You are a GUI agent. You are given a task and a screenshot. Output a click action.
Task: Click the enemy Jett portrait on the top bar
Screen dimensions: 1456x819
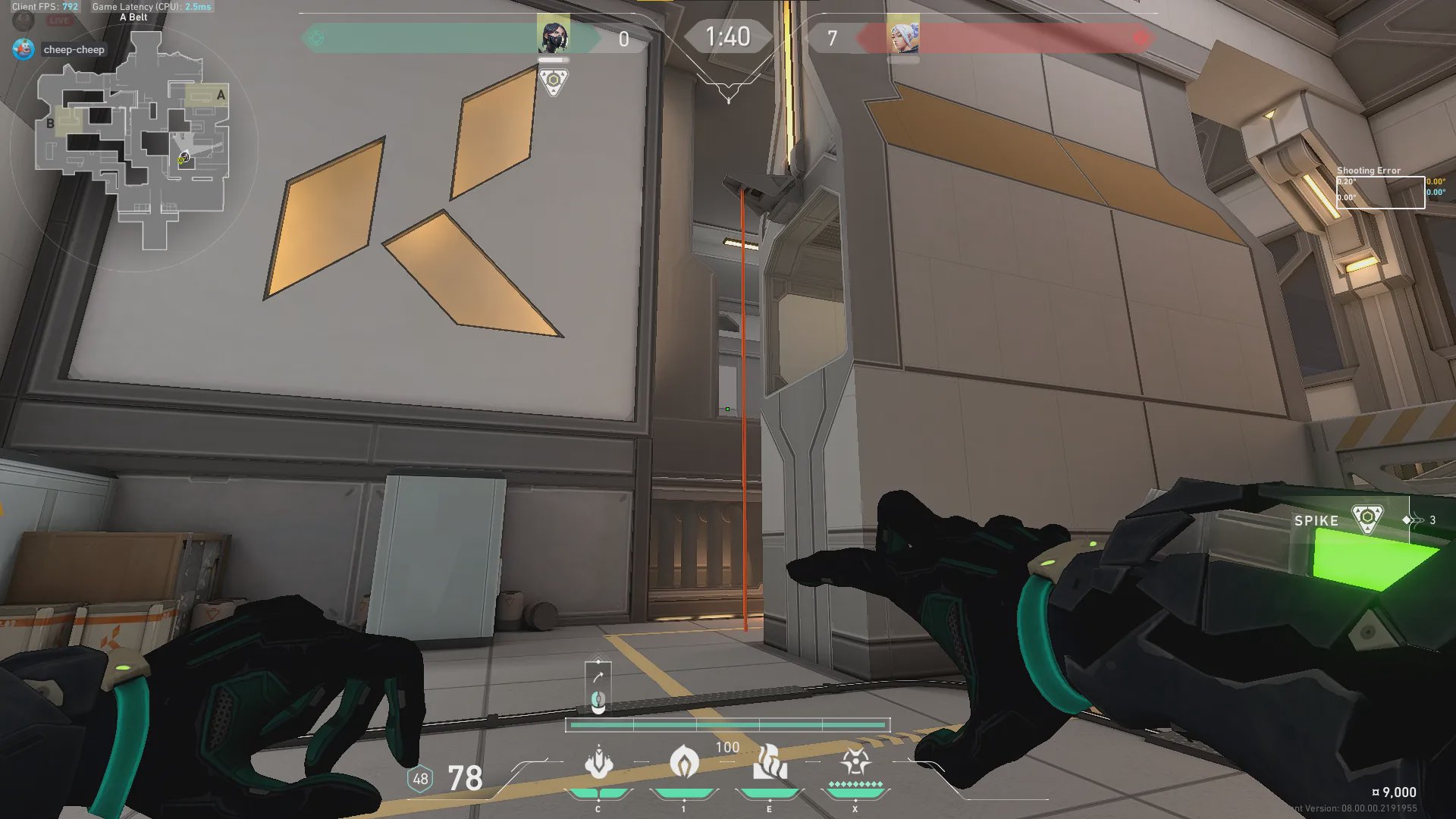pos(903,36)
